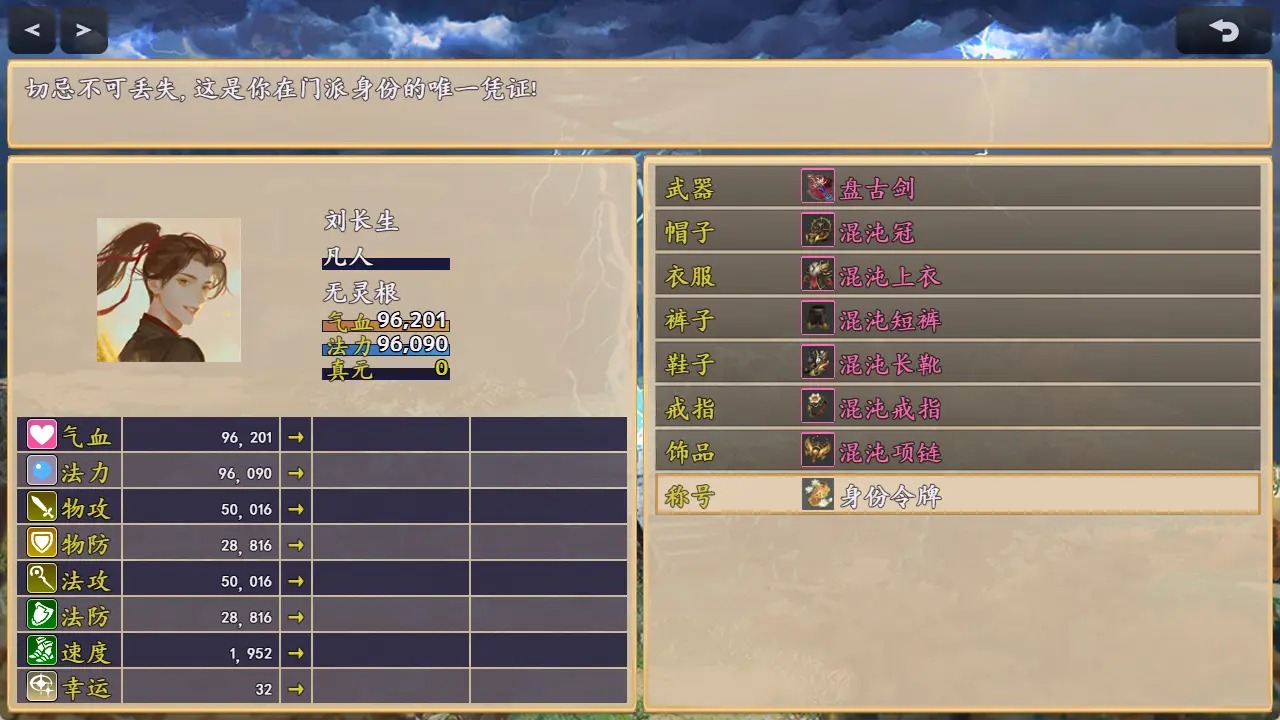Image resolution: width=1280 pixels, height=720 pixels.
Task: Click the shield icon beside 物防
Action: (40, 542)
